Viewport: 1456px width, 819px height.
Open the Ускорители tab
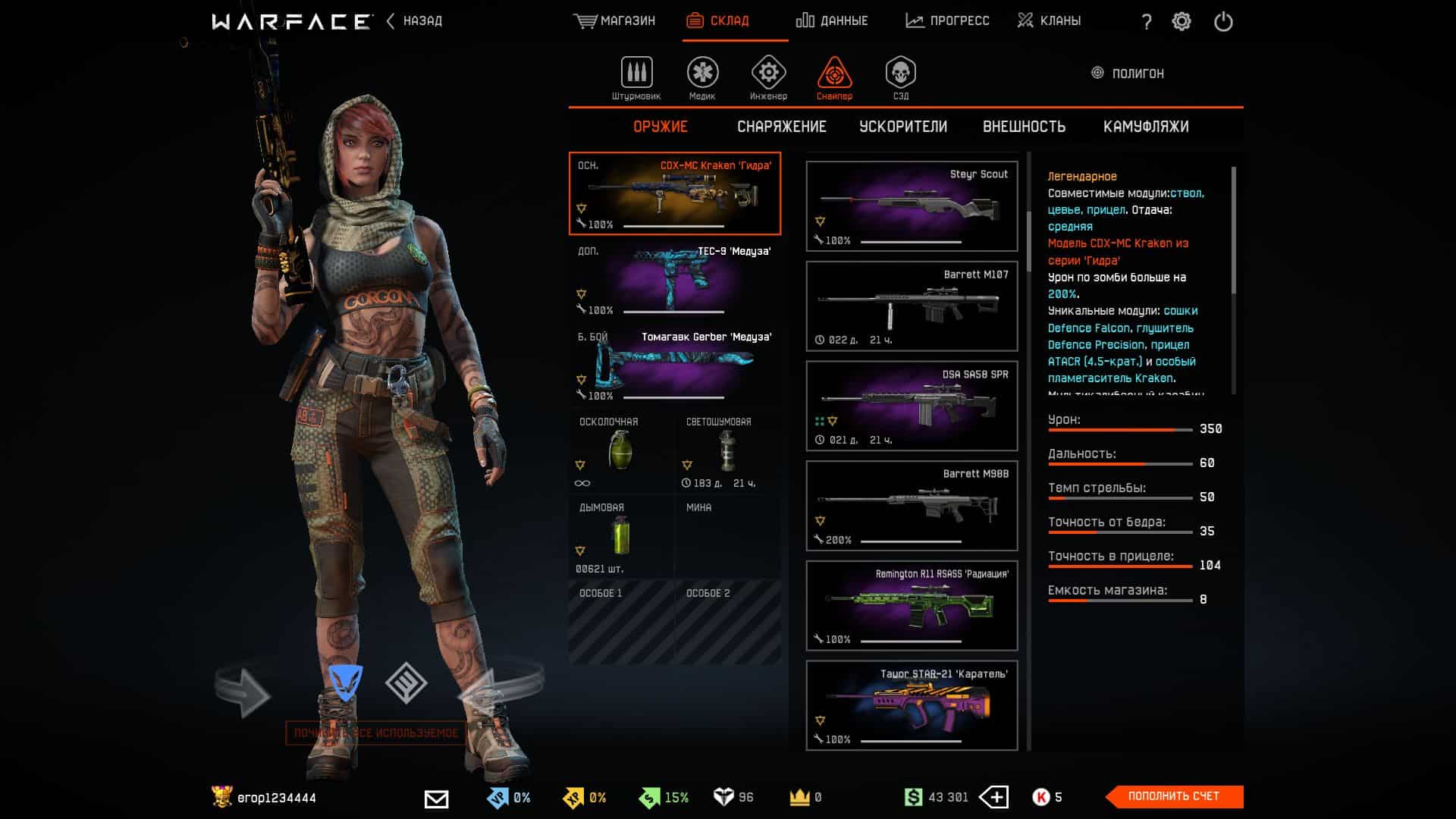click(x=902, y=127)
